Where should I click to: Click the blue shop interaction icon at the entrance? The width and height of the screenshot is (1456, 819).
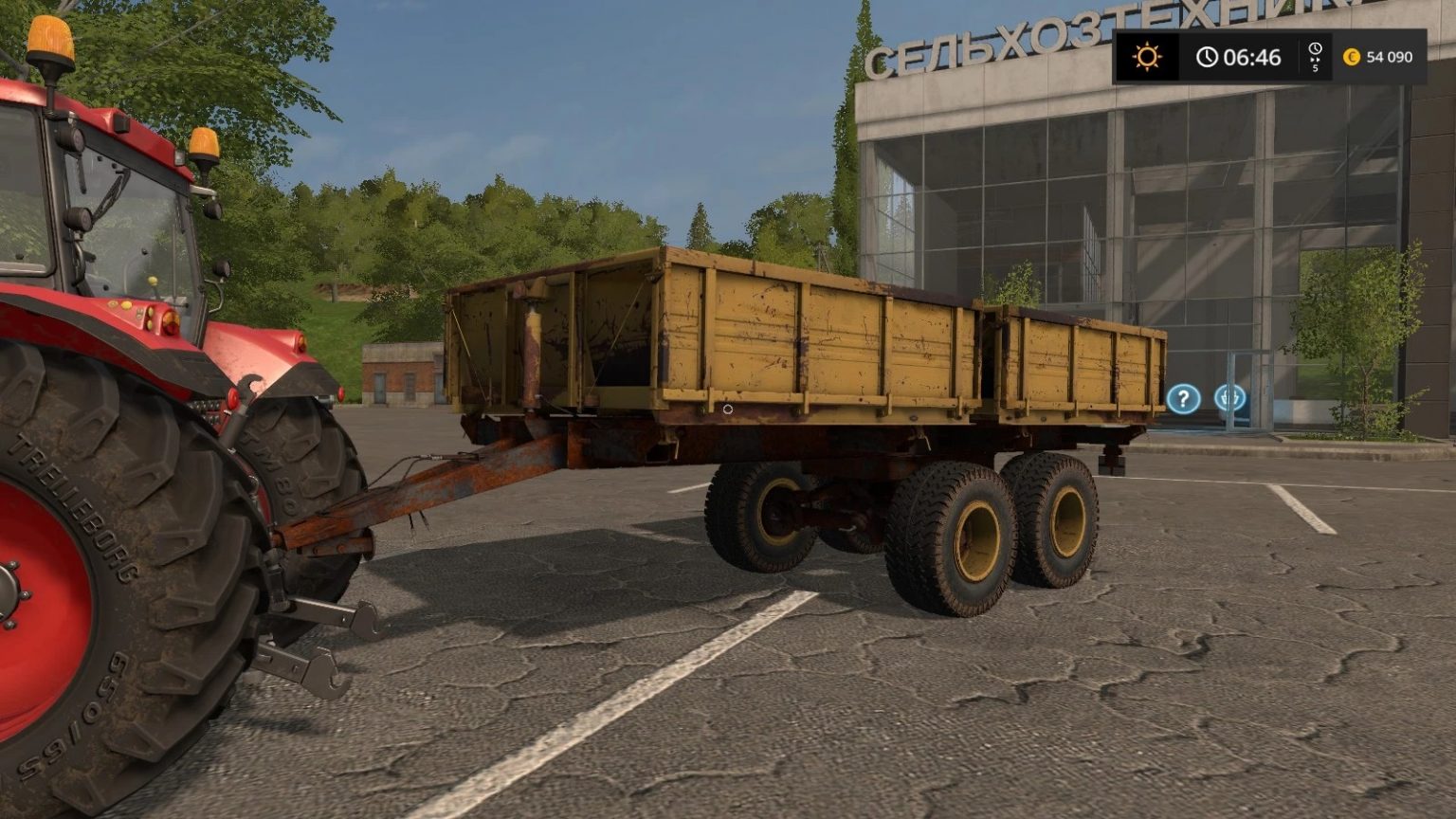click(x=1229, y=397)
